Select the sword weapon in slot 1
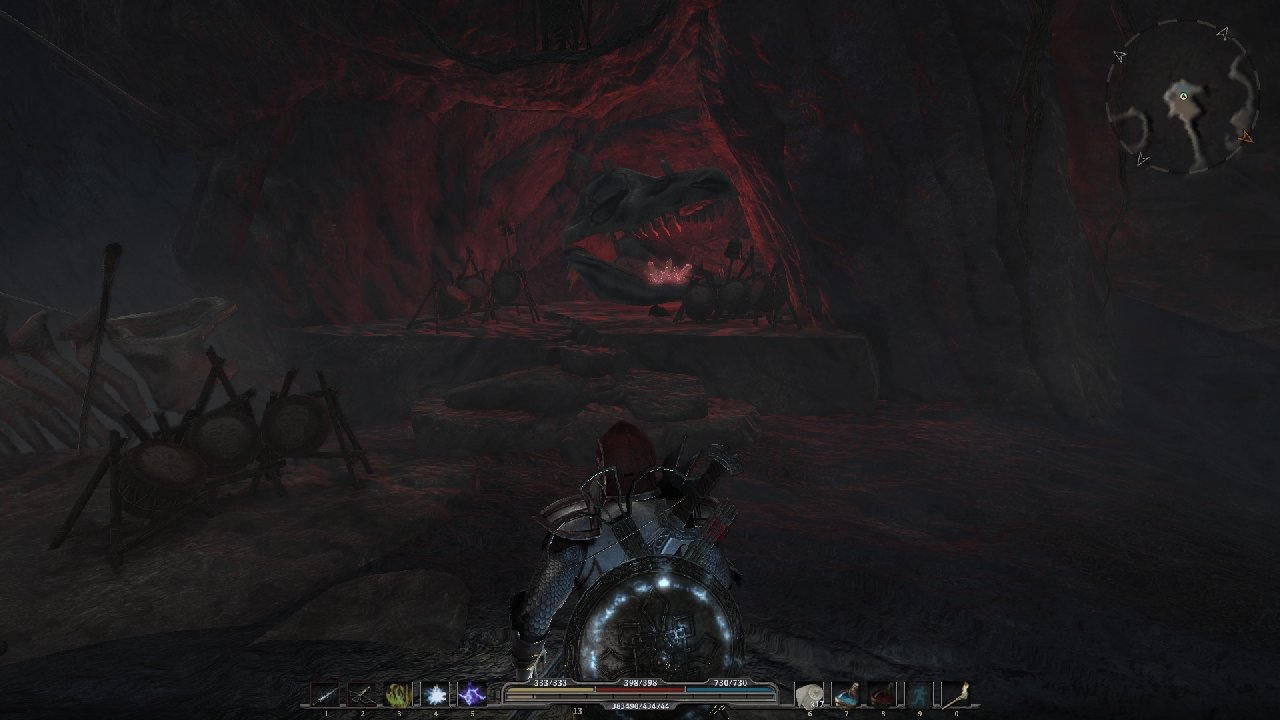 pyautogui.click(x=326, y=694)
